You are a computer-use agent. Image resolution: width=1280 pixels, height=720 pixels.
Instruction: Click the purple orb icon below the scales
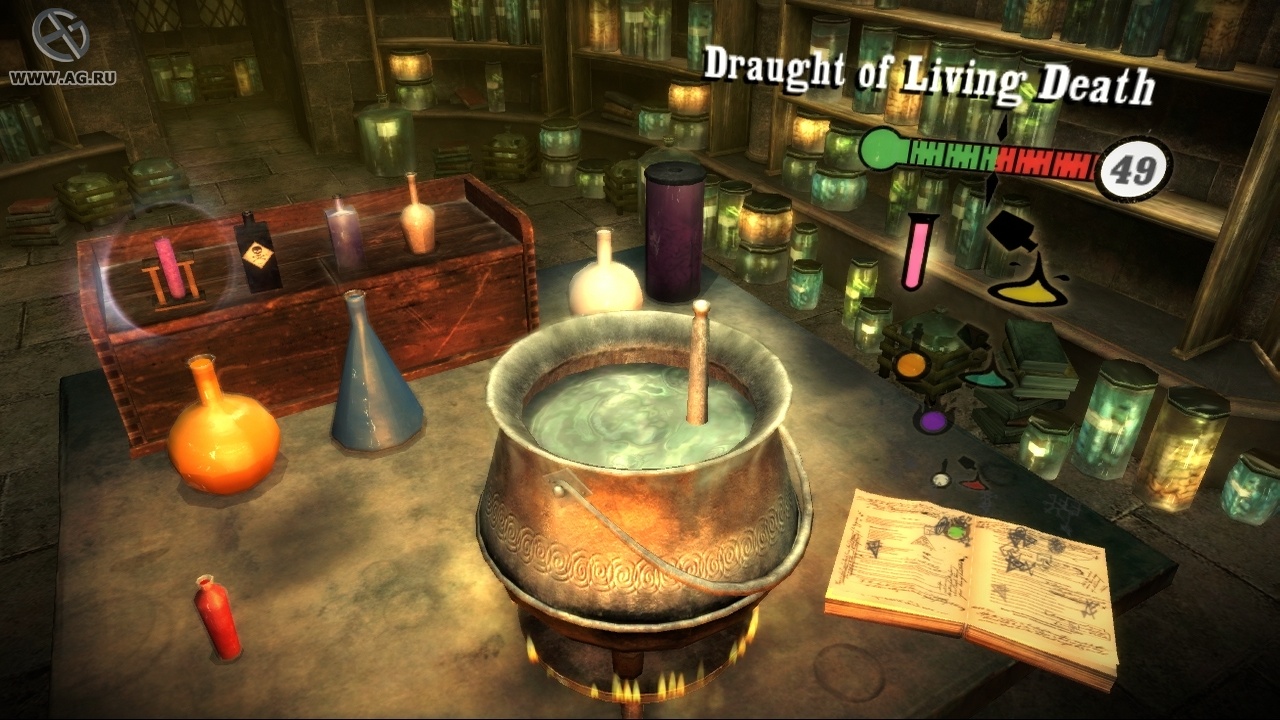pos(931,420)
